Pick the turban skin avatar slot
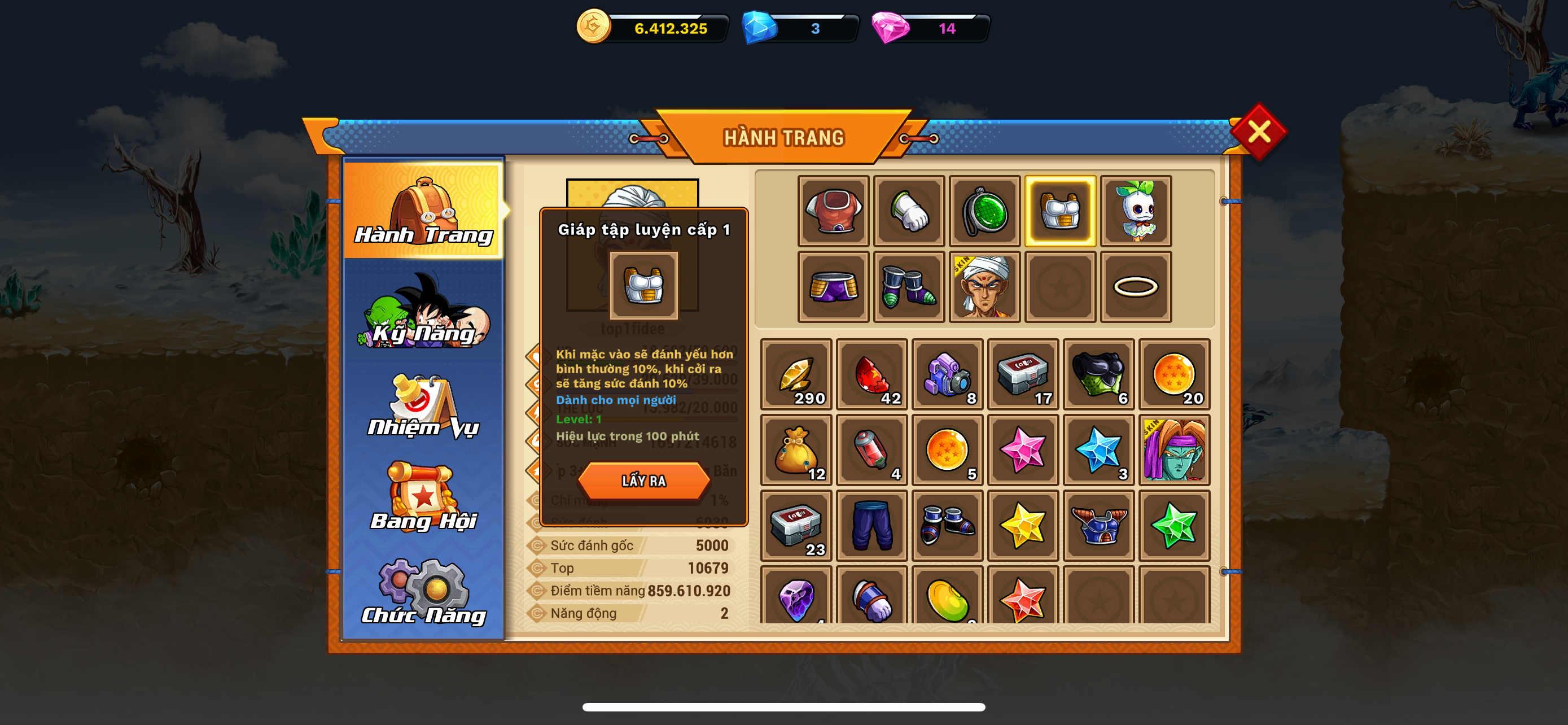 coord(984,287)
